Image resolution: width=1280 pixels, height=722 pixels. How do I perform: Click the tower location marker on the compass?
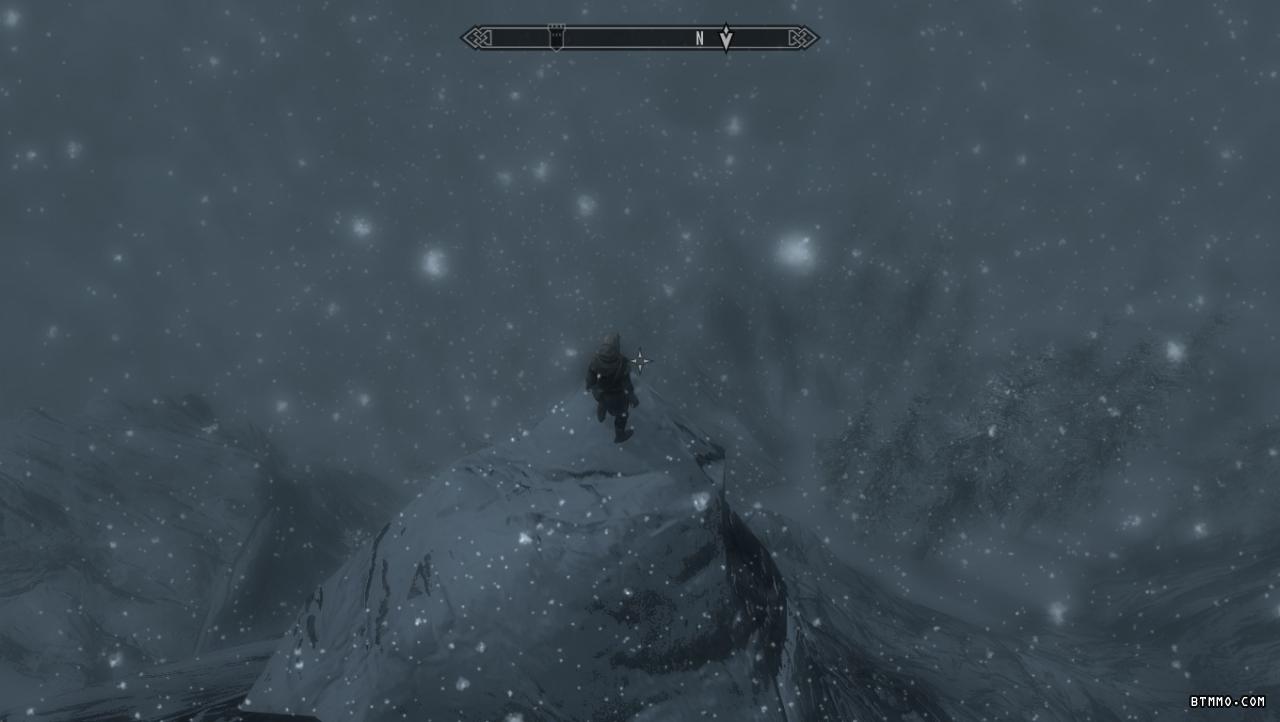[557, 38]
